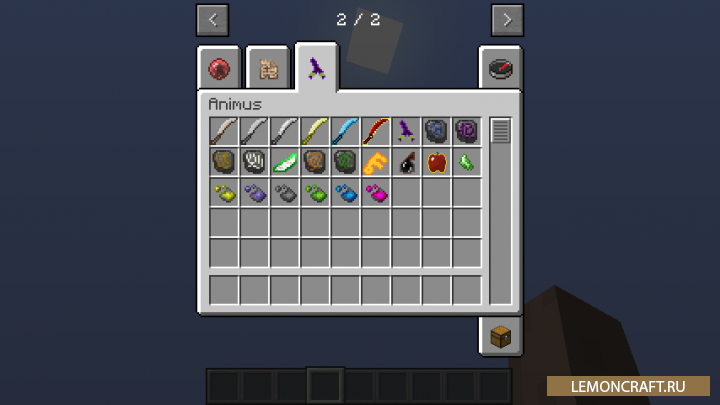
Task: Click the inventory scrollbar handle
Action: pyautogui.click(x=500, y=130)
